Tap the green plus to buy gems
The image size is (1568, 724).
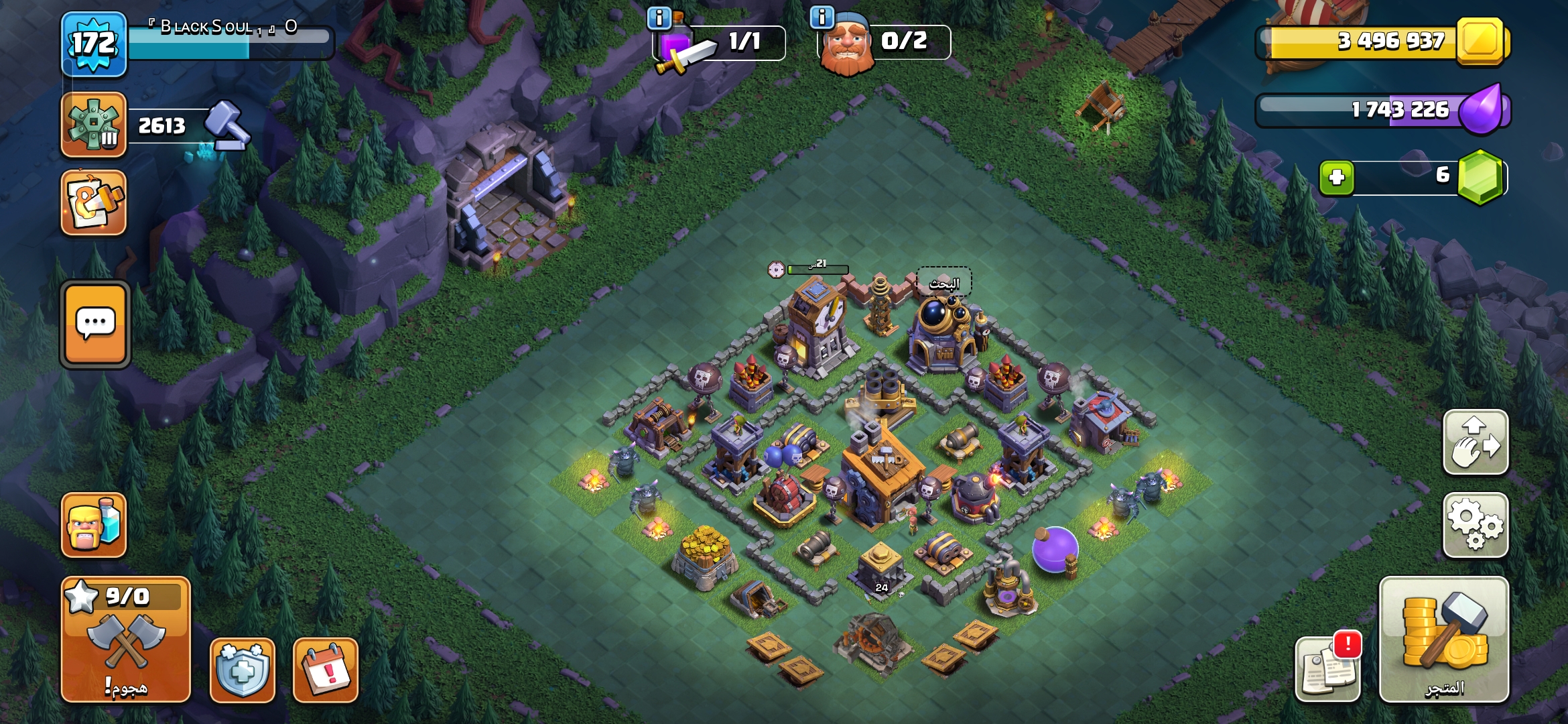point(1337,178)
